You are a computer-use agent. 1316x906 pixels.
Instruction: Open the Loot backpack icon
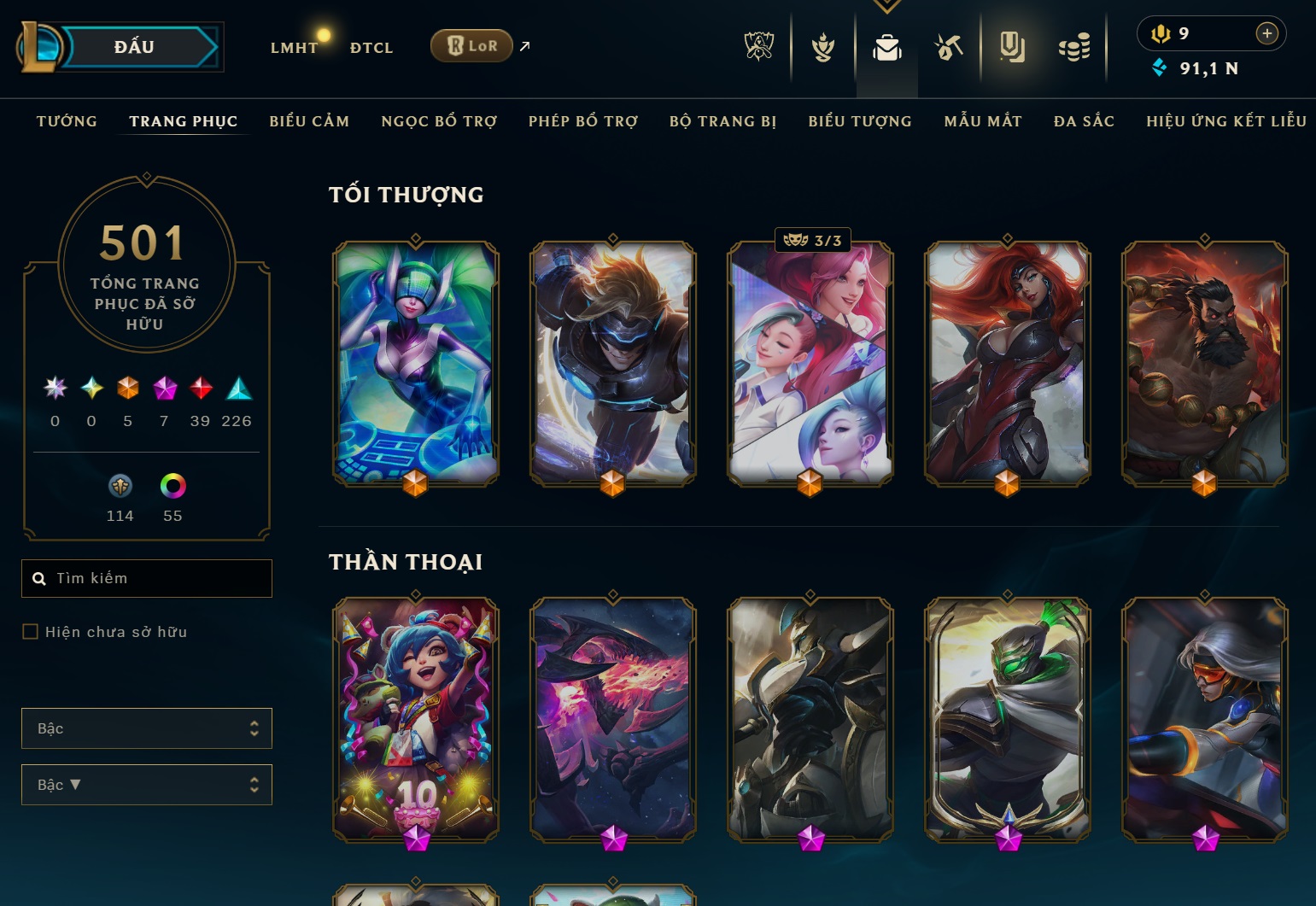tap(886, 47)
